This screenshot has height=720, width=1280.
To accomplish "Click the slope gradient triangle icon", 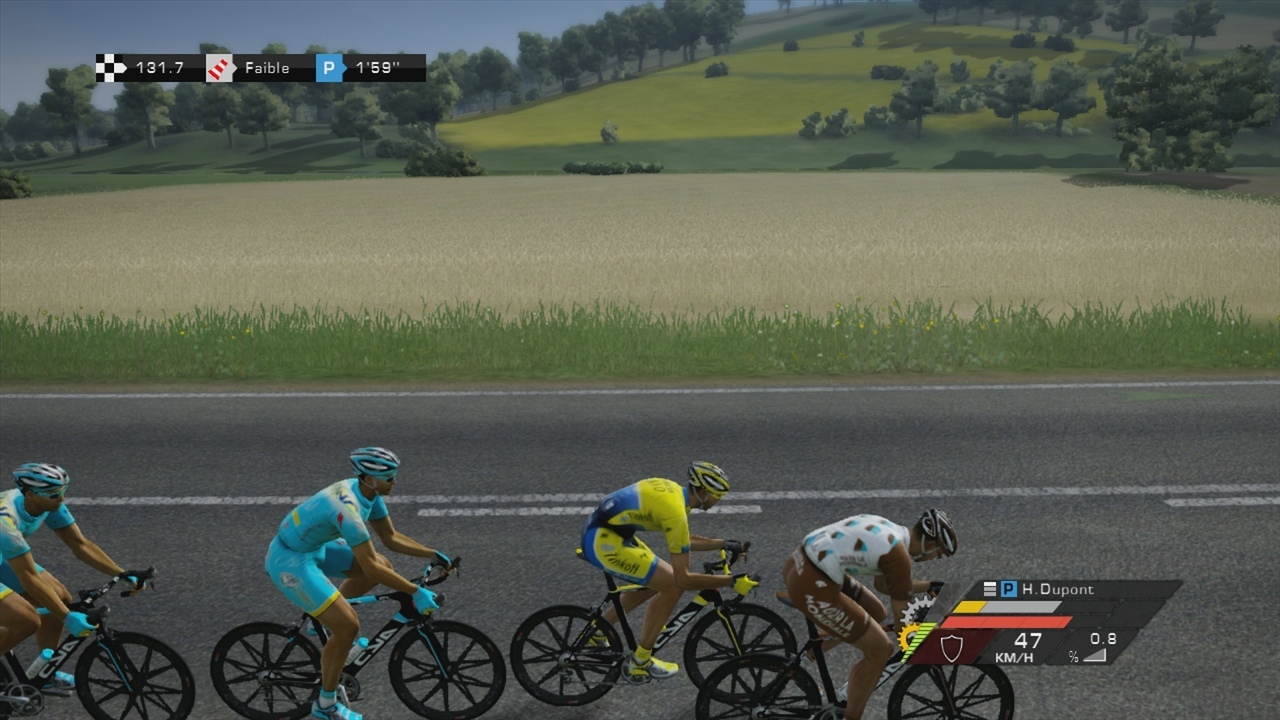I will tap(1095, 655).
